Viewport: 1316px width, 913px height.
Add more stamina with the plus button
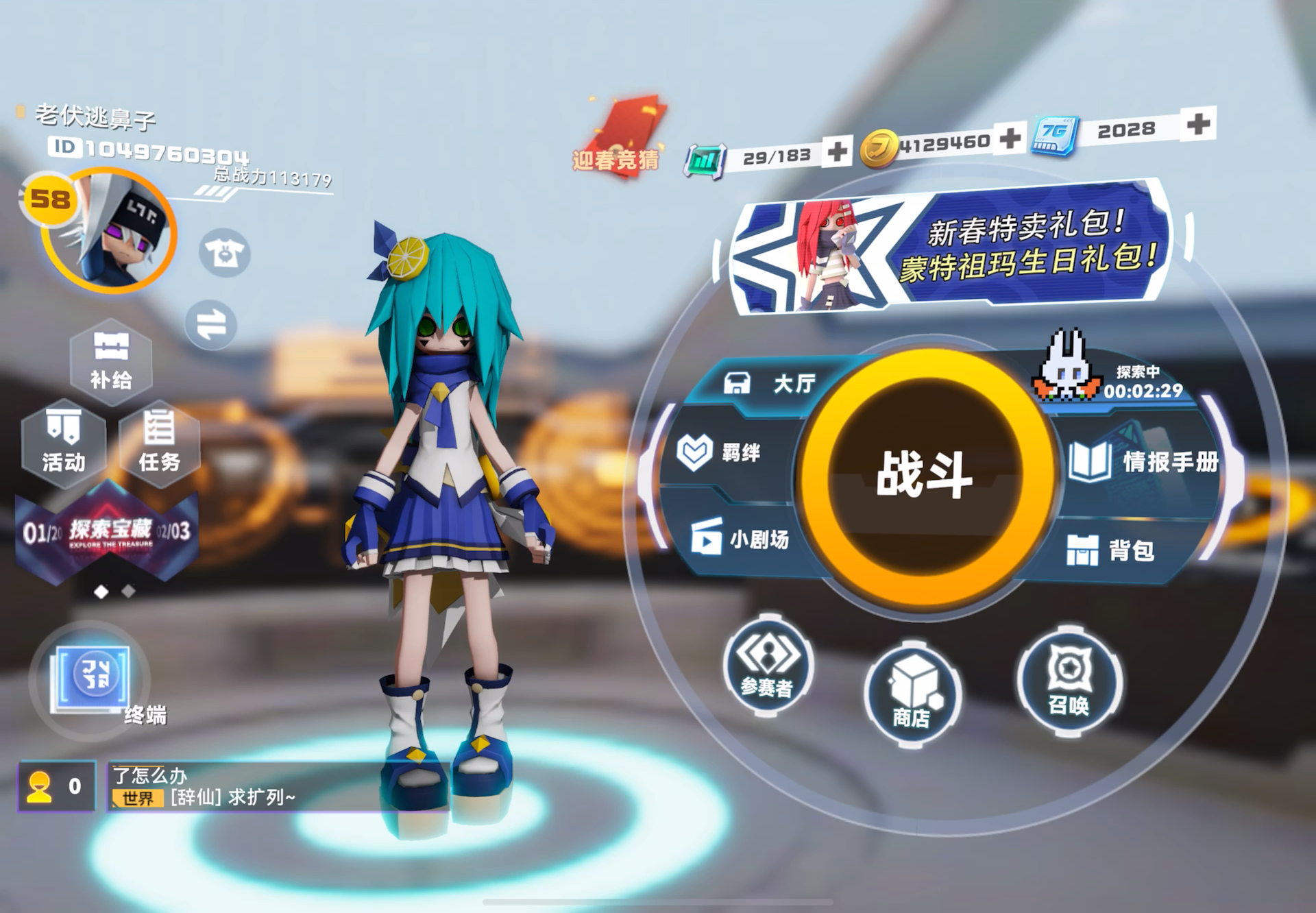838,151
